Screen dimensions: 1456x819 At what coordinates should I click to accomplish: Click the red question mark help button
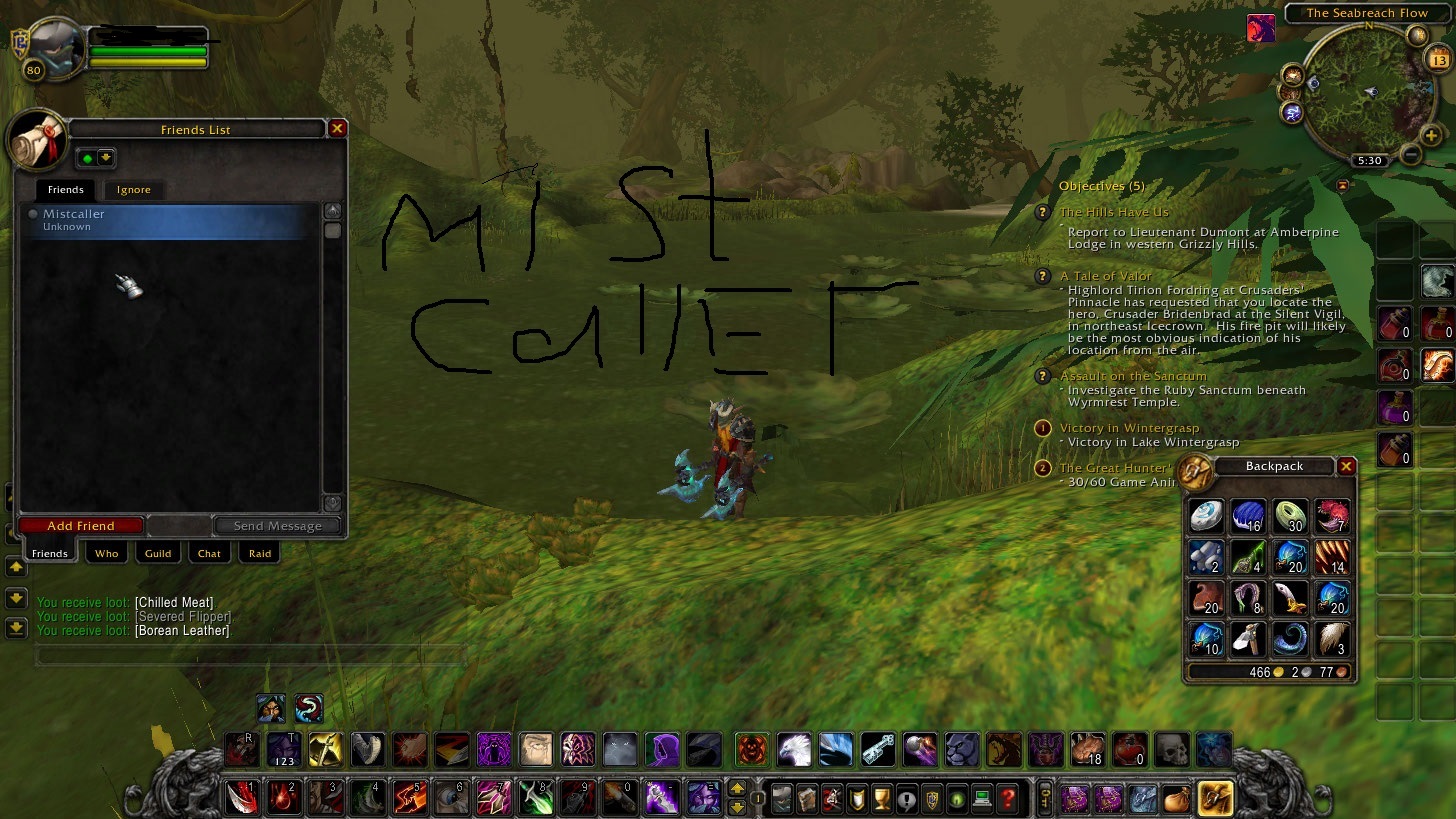pyautogui.click(x=1009, y=799)
